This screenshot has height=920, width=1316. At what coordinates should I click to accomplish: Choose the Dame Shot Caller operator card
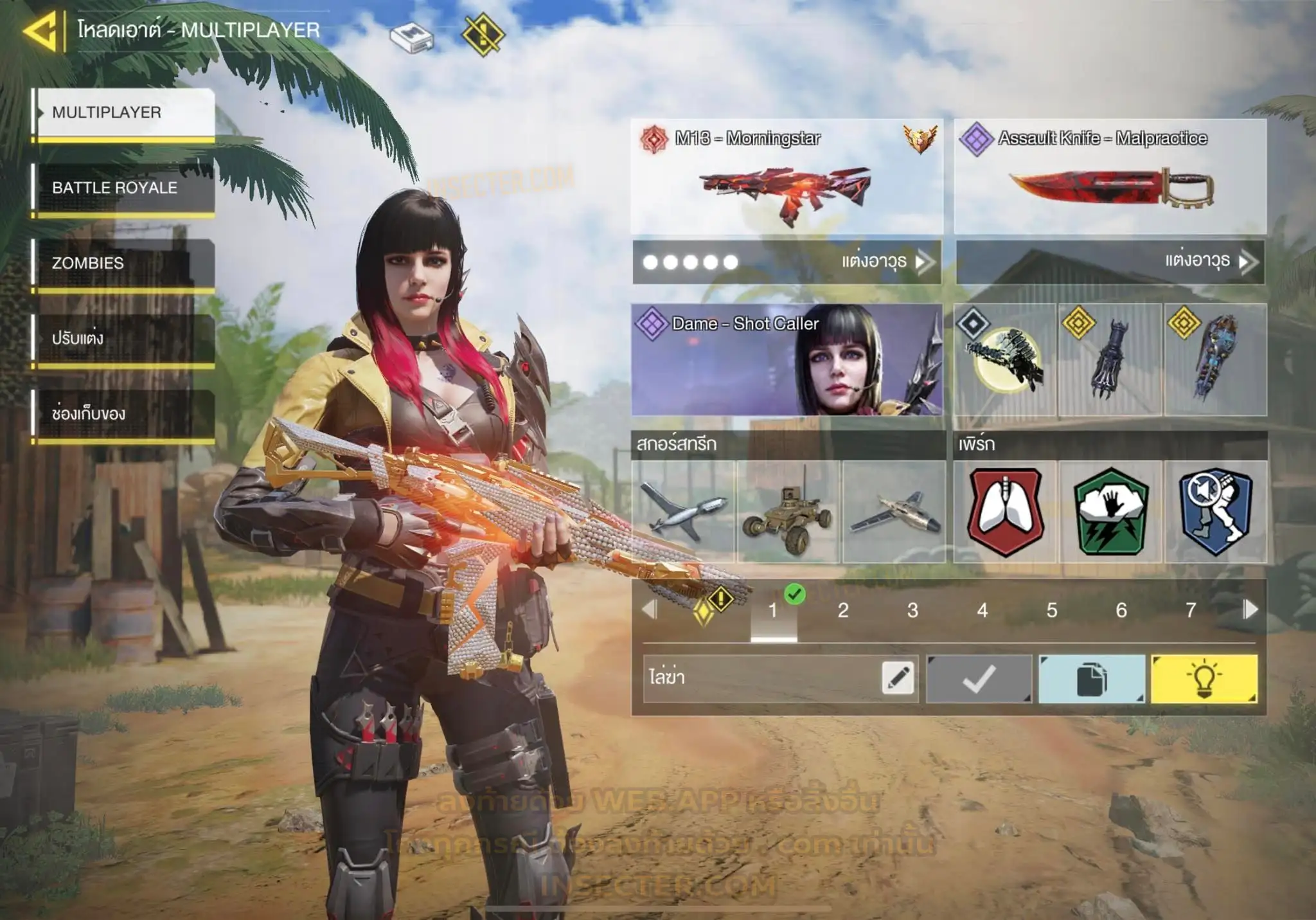(x=787, y=360)
